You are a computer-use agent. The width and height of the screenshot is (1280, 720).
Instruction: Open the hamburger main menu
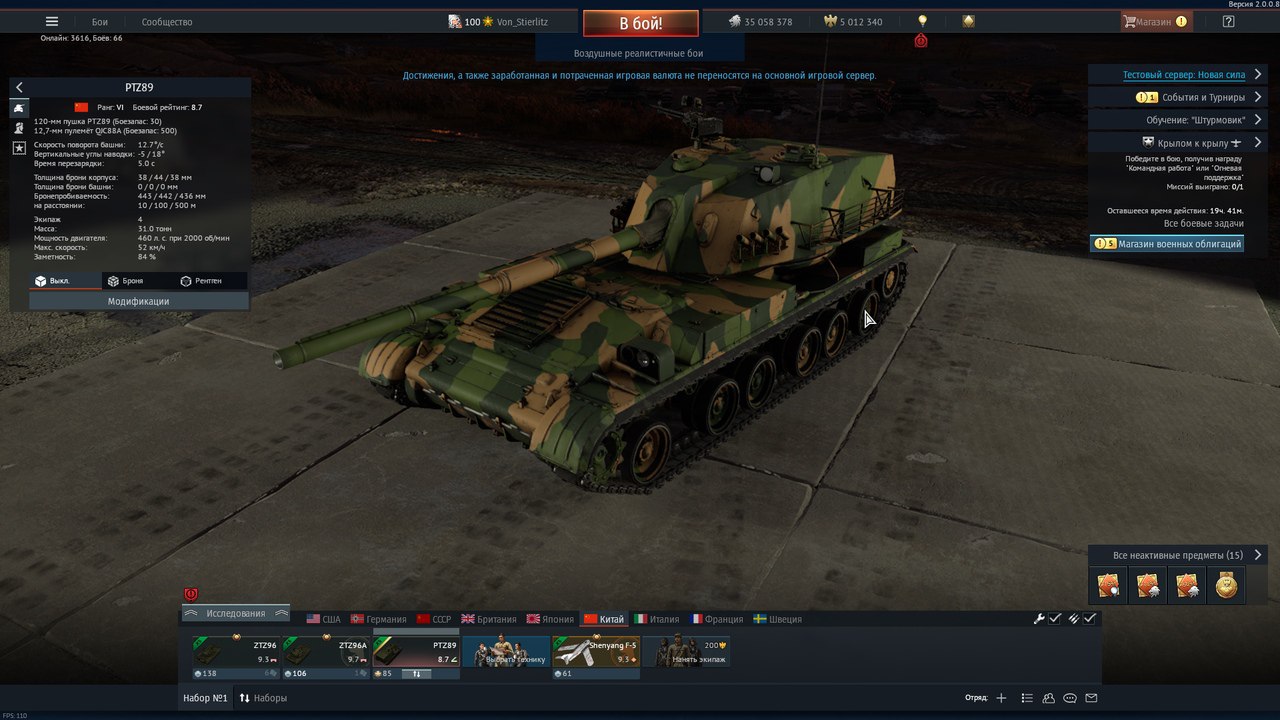[x=52, y=22]
